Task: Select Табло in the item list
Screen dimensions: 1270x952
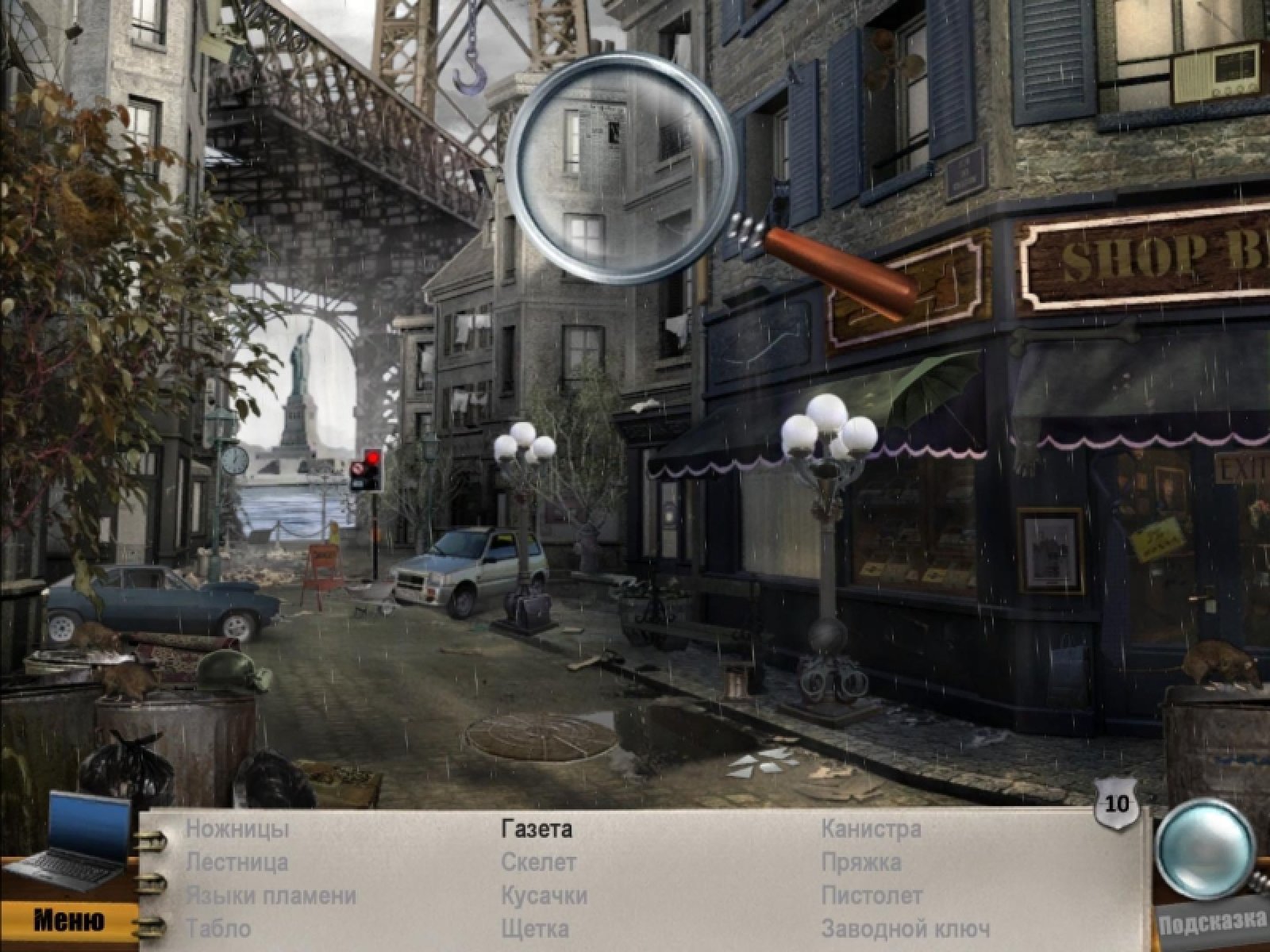Action: [218, 928]
